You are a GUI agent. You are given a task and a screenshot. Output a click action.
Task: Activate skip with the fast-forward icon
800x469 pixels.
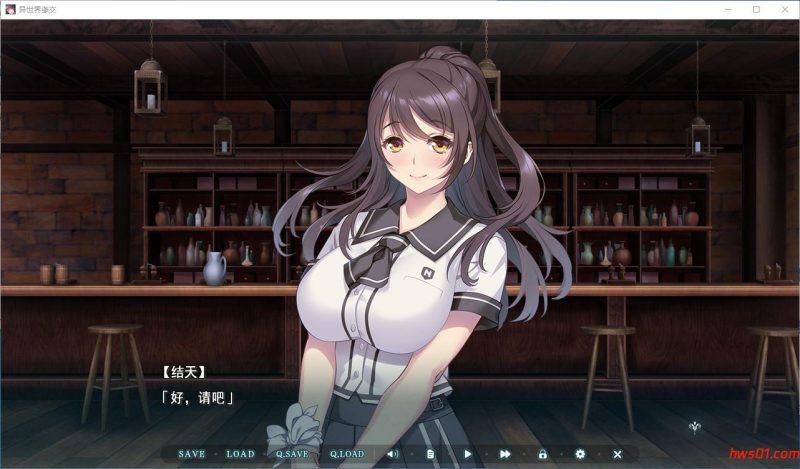tap(506, 454)
